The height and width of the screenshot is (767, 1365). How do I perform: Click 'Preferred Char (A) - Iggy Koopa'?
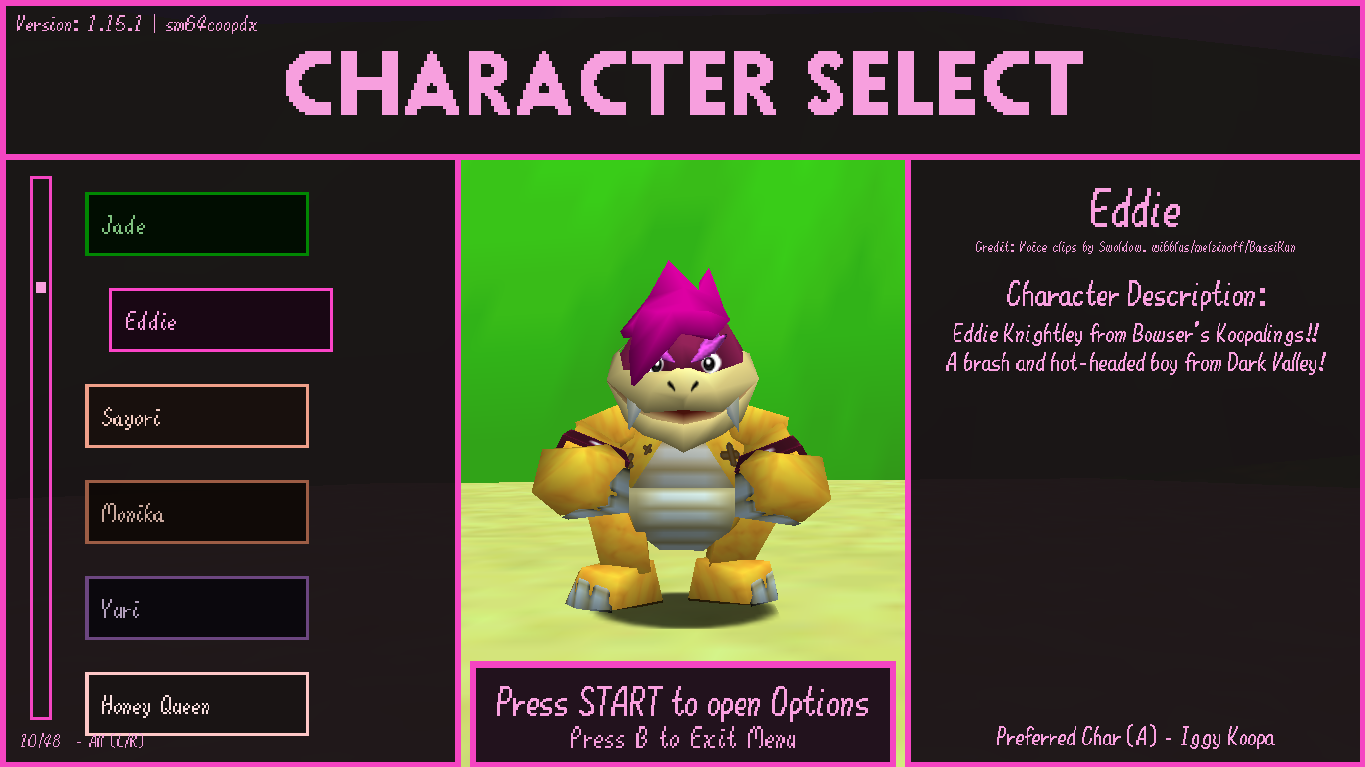[1135, 737]
